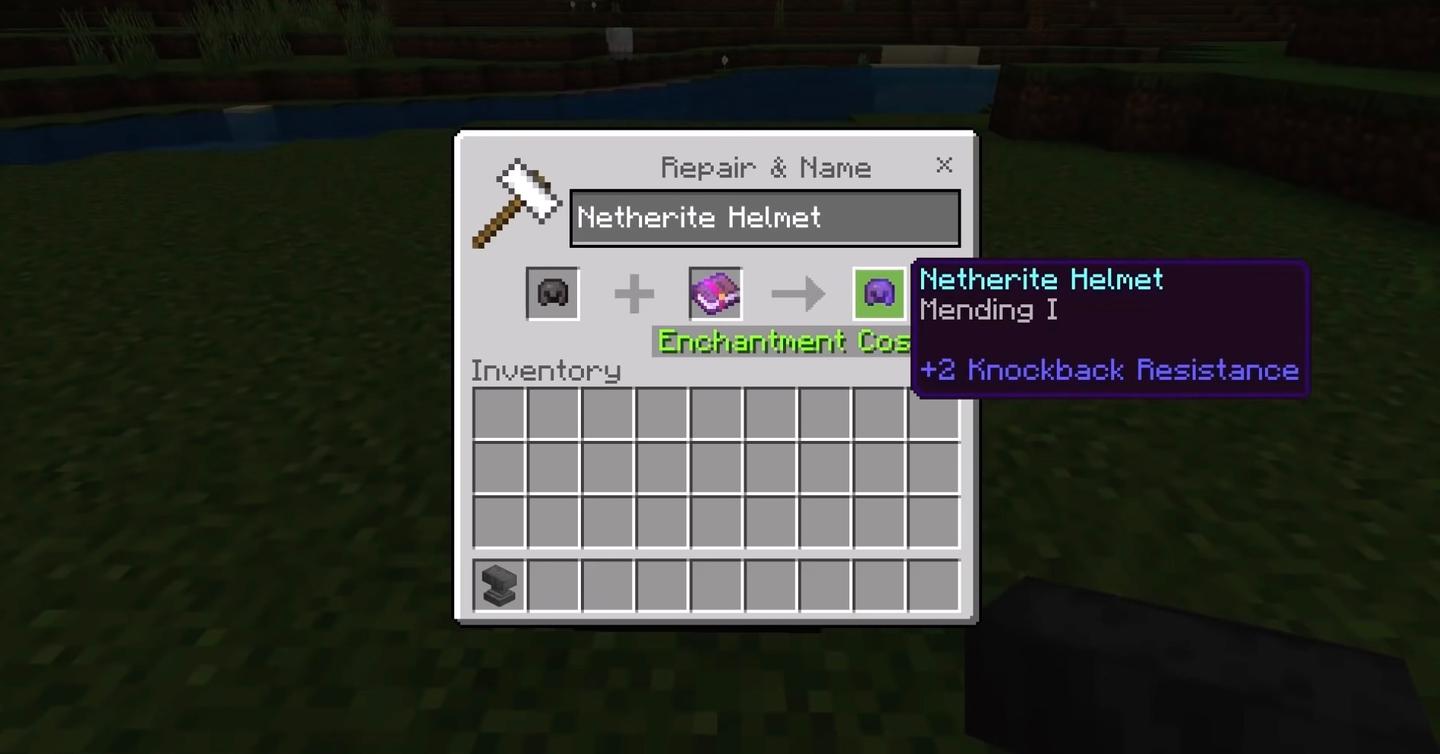Click the last slot of the inventory grid
Viewport: 1440px width, 754px height.
pos(933,521)
